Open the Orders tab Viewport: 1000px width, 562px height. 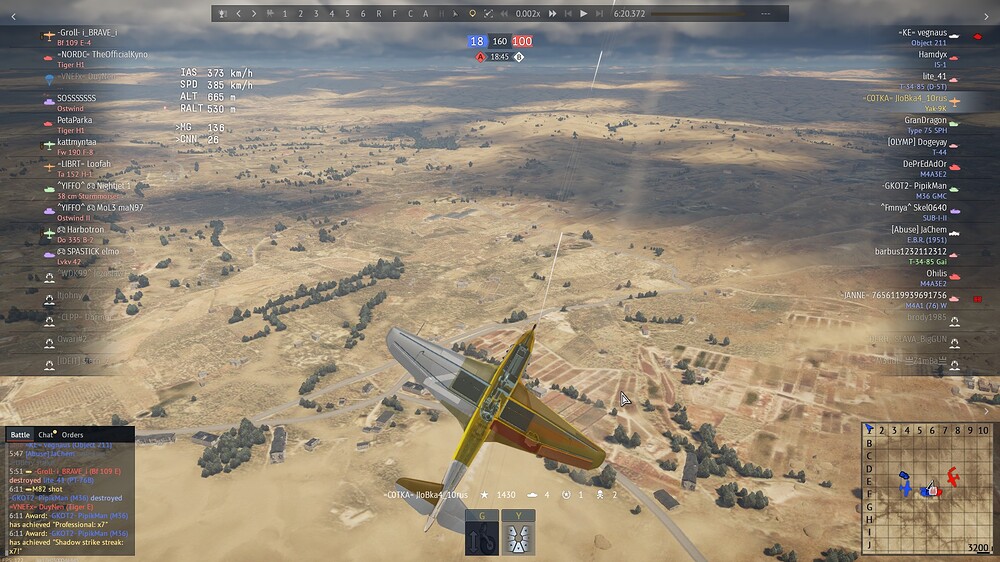tap(72, 435)
